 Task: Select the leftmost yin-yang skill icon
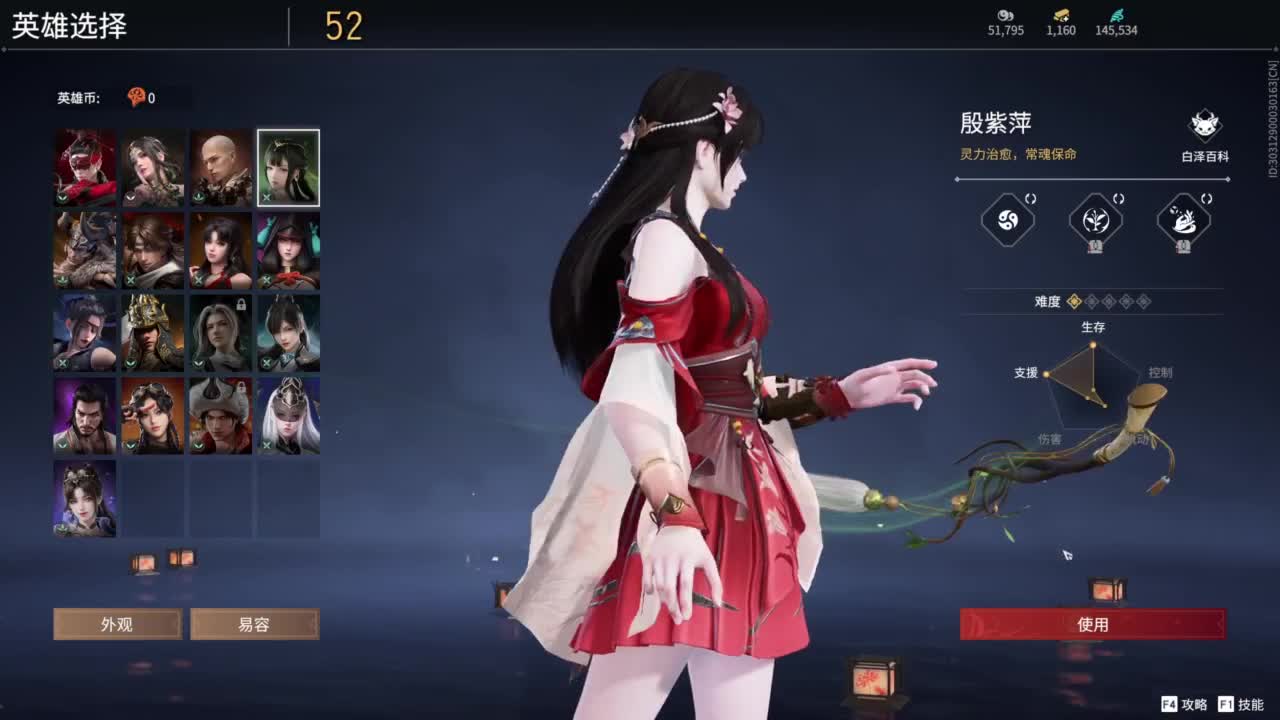pos(1007,221)
